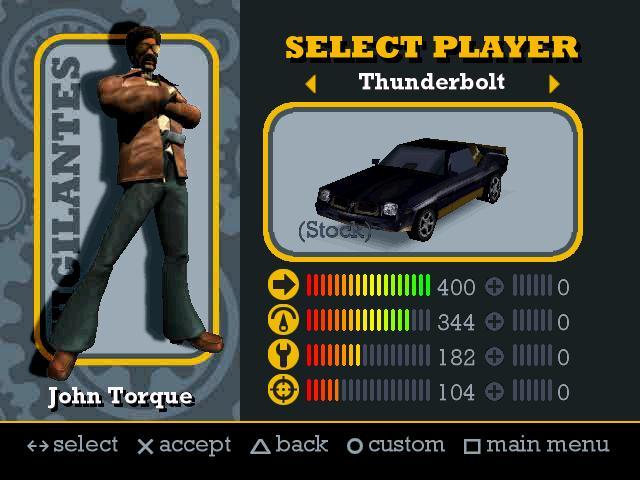Add a point to the wrench stat row
The image size is (640, 480).
(x=494, y=357)
